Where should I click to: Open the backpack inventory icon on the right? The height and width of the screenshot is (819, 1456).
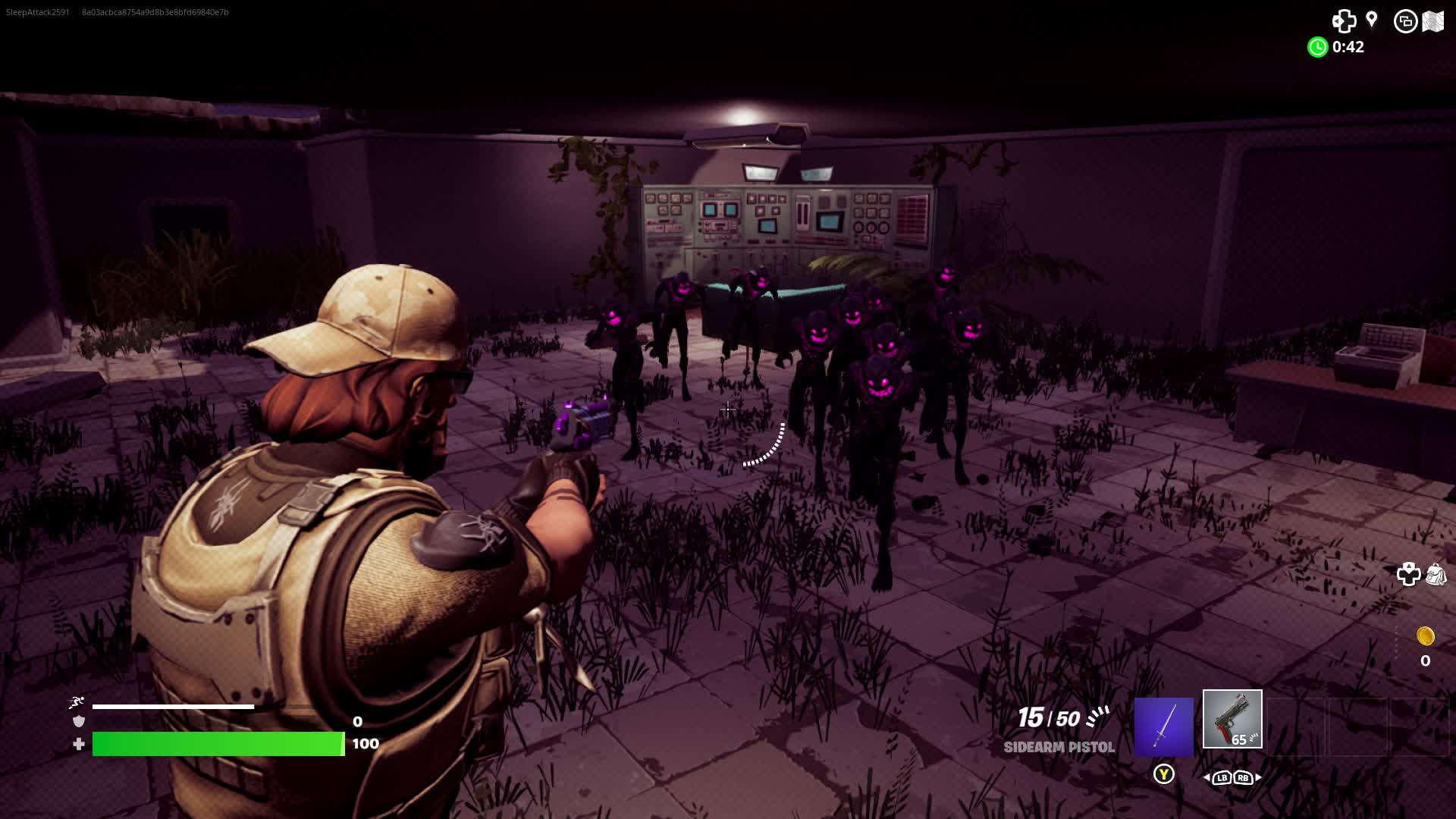pyautogui.click(x=1435, y=575)
